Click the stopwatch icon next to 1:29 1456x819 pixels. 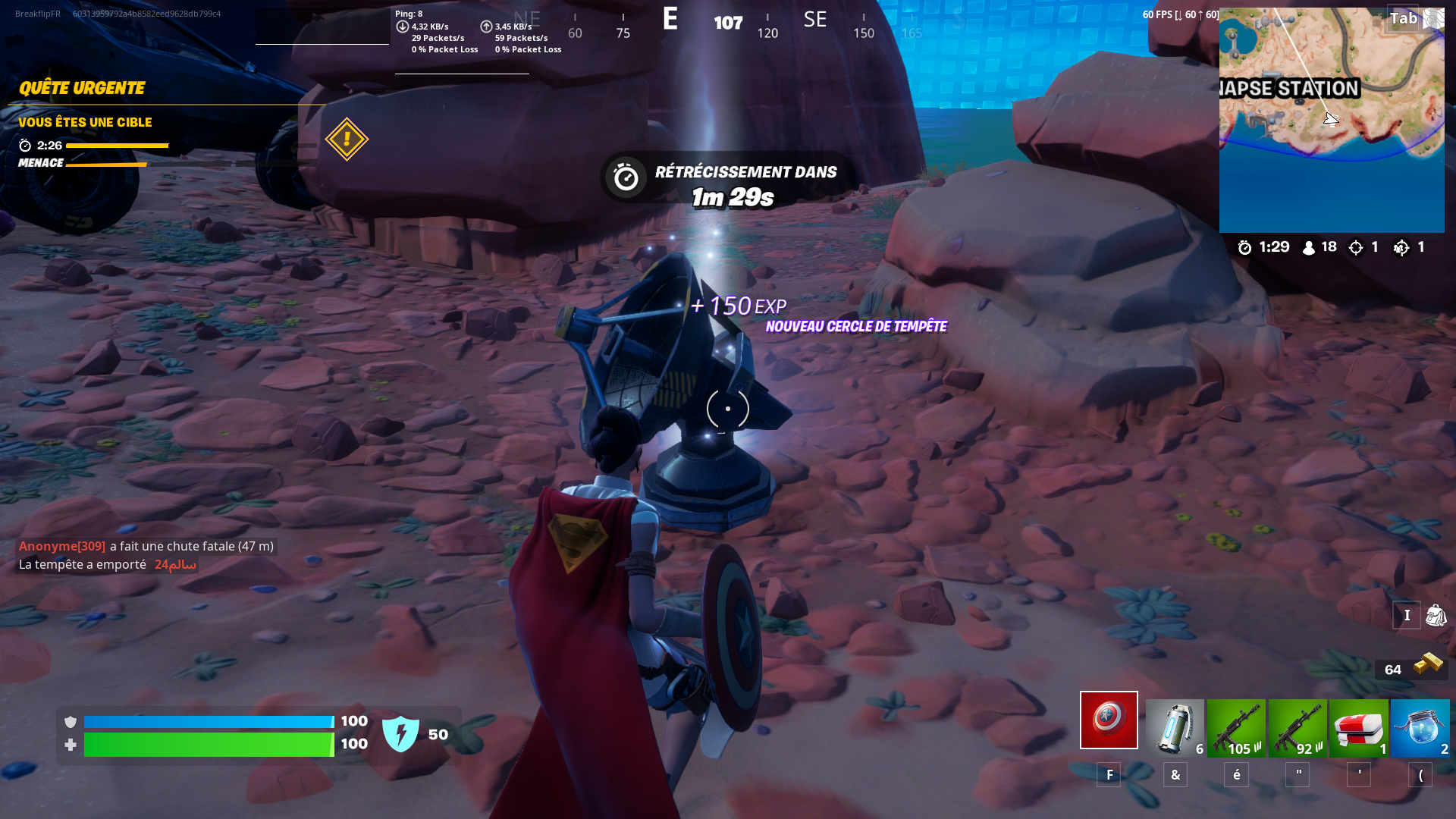tap(1243, 247)
